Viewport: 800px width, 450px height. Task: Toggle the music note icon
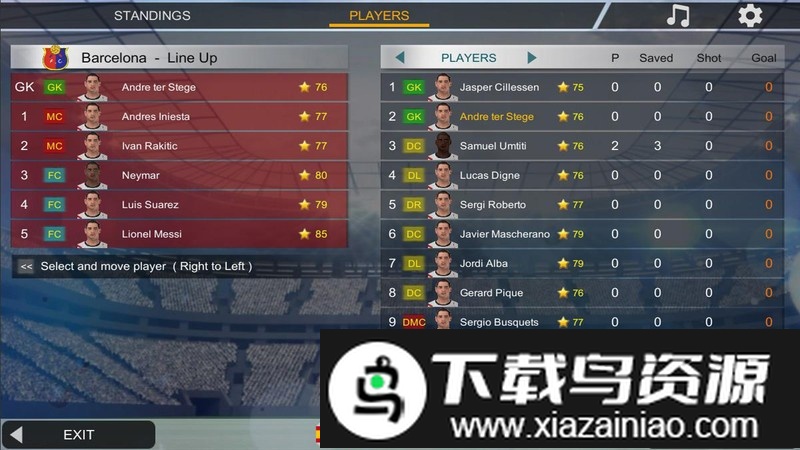click(678, 16)
